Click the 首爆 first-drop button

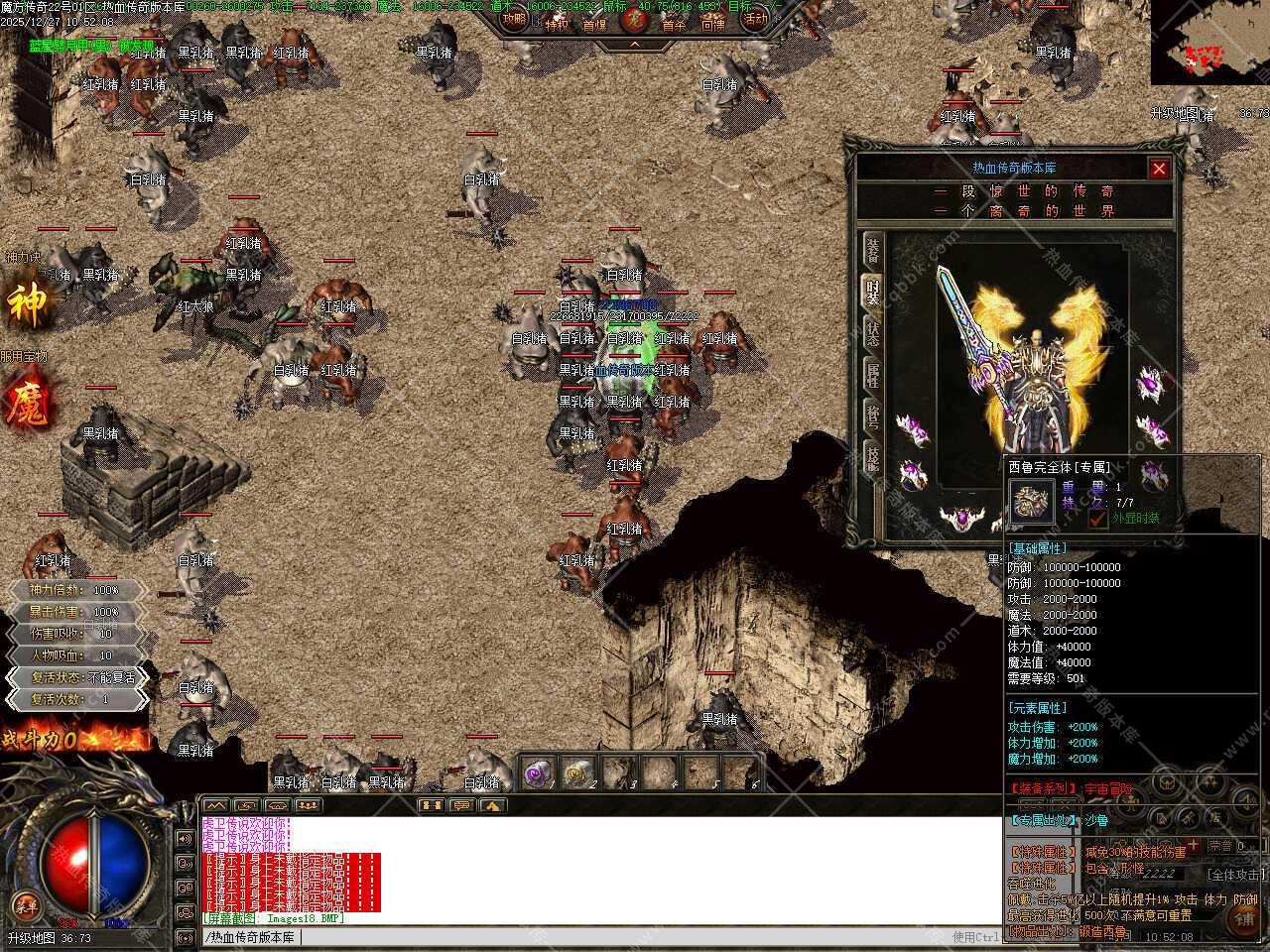(x=594, y=24)
